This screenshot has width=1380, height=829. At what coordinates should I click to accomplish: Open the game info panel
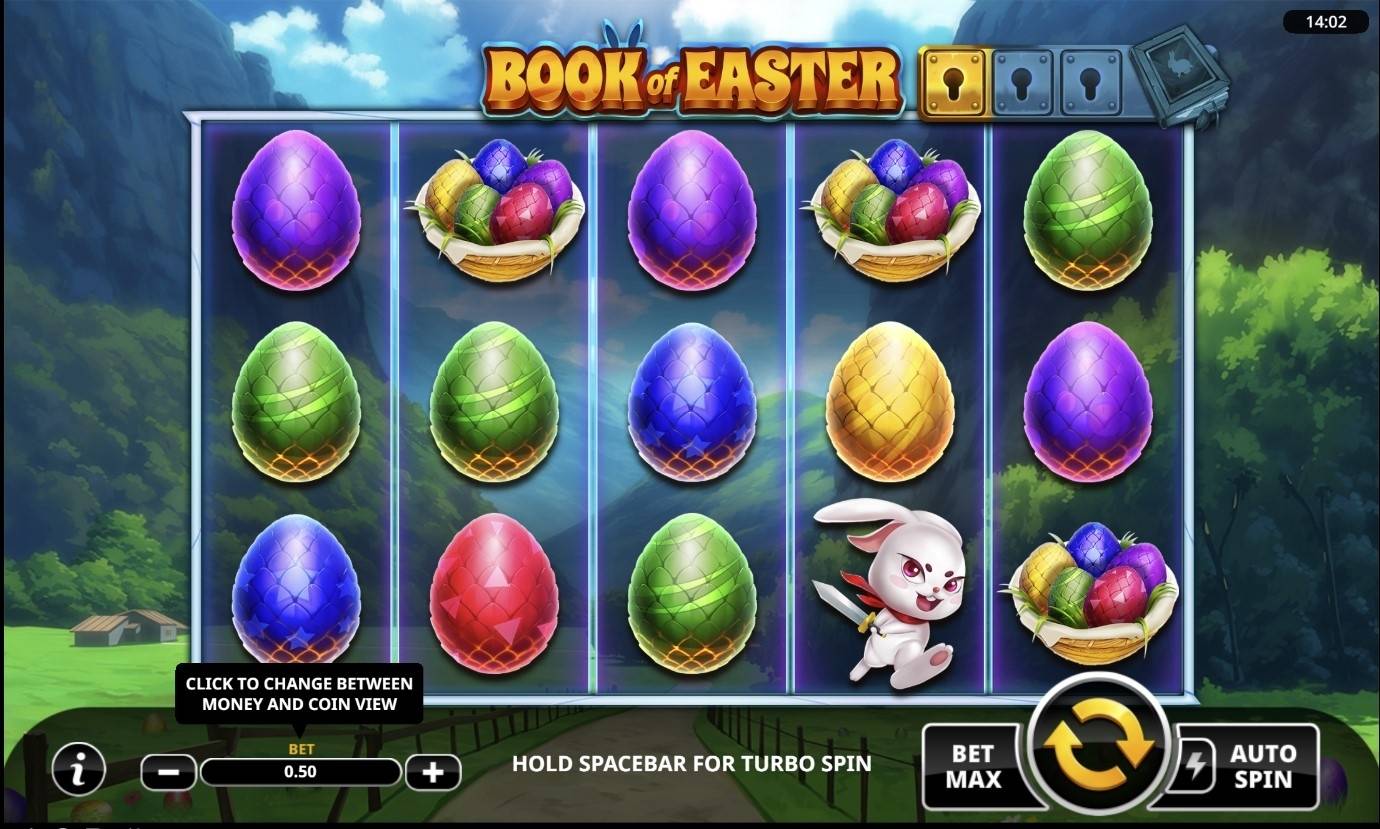click(78, 770)
